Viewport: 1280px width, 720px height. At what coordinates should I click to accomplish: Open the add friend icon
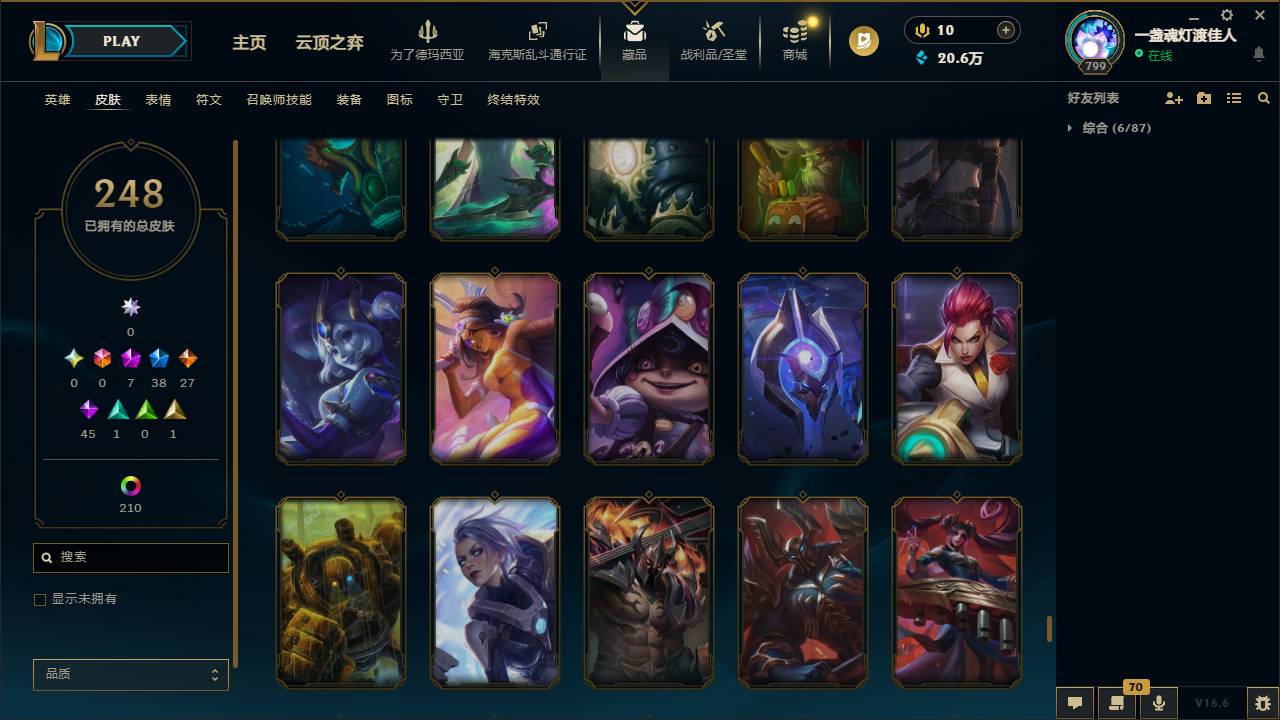coord(1172,98)
